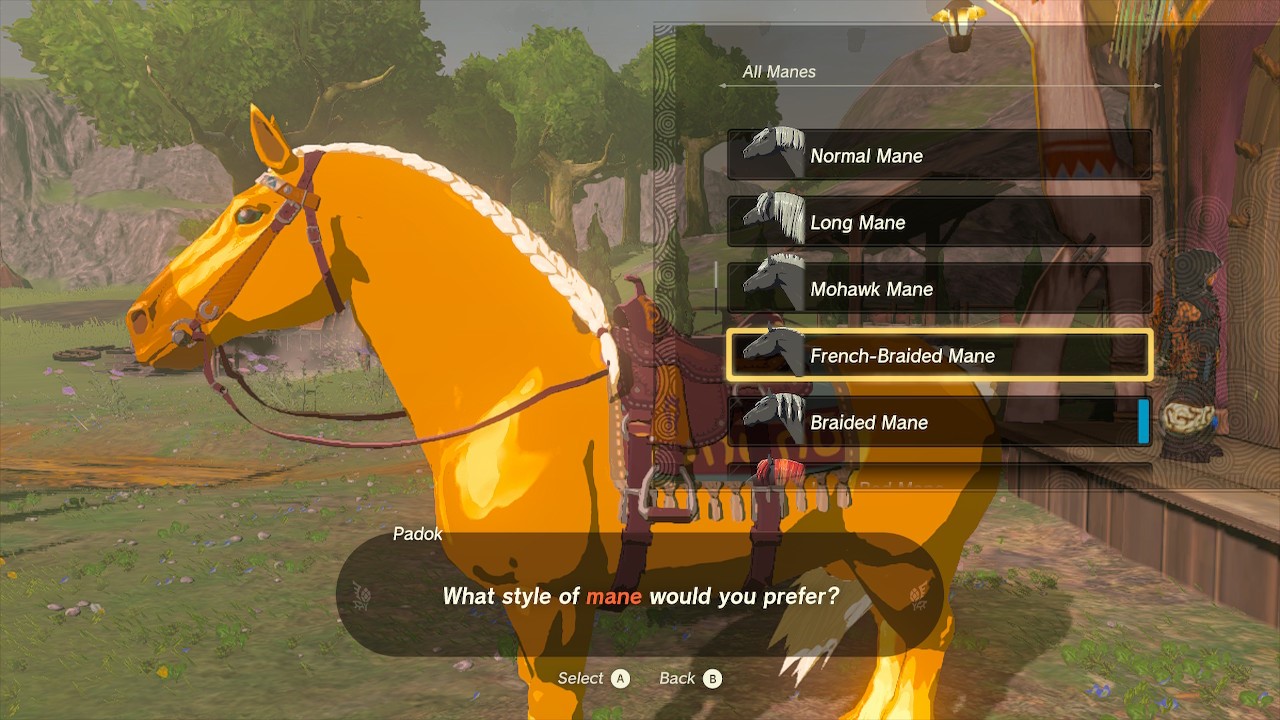Choose the Long Mane style
The image size is (1280, 720).
pos(938,222)
